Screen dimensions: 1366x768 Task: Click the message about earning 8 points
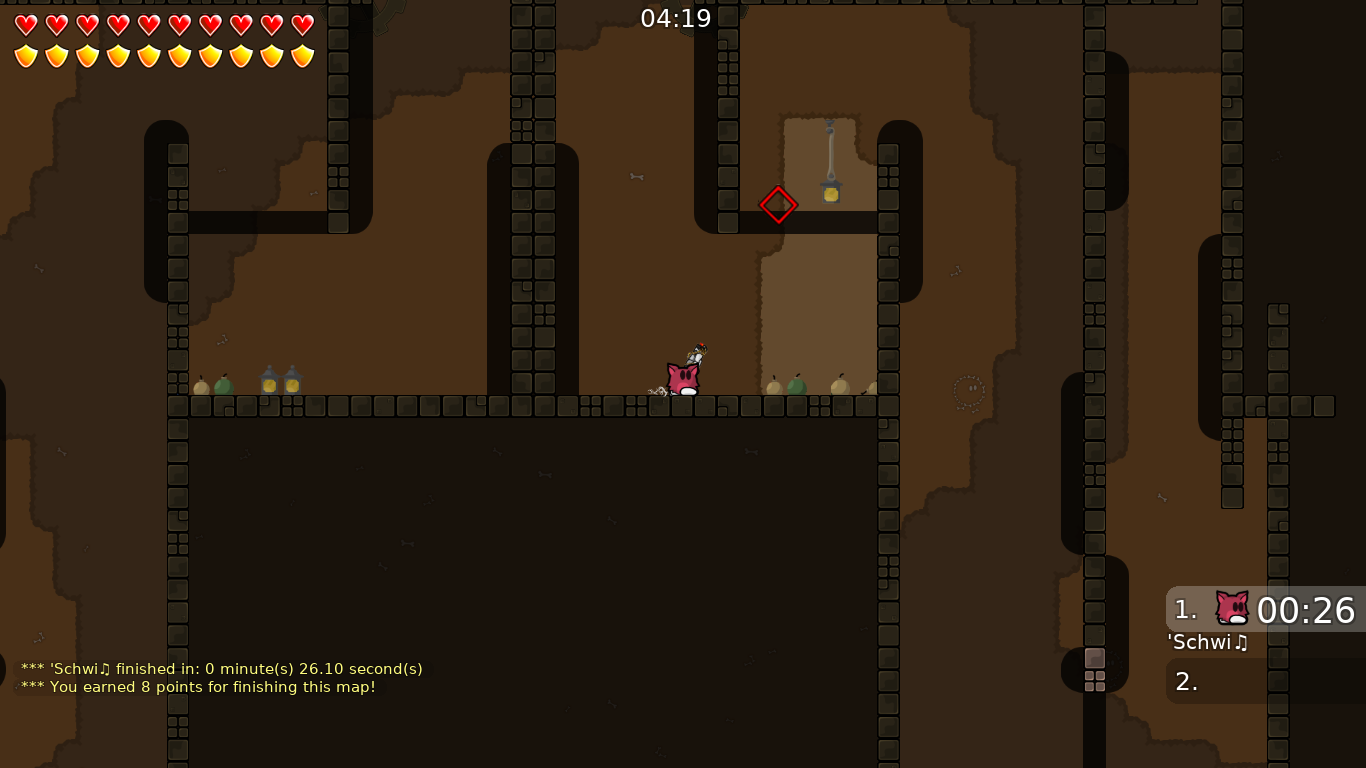point(198,687)
